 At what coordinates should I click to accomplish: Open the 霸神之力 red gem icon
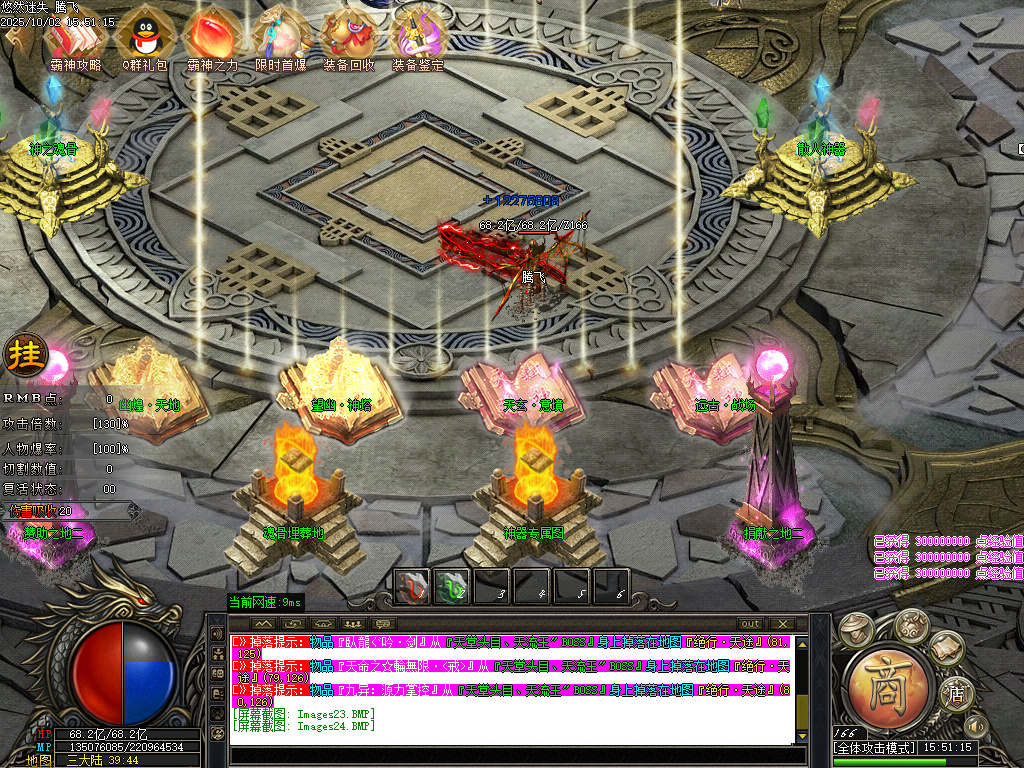tap(212, 36)
